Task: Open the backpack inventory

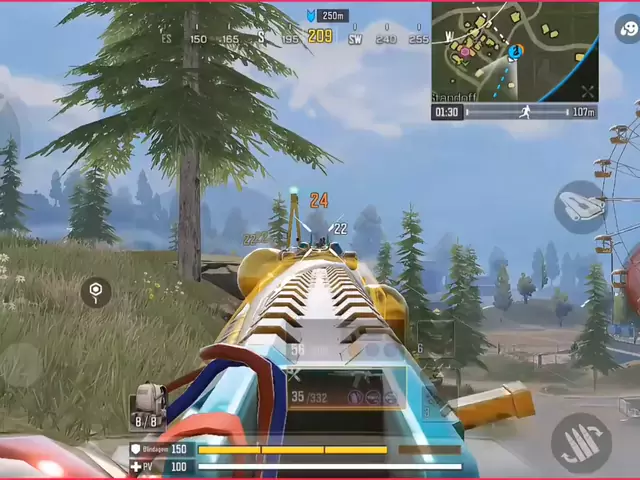Action: coord(148,404)
